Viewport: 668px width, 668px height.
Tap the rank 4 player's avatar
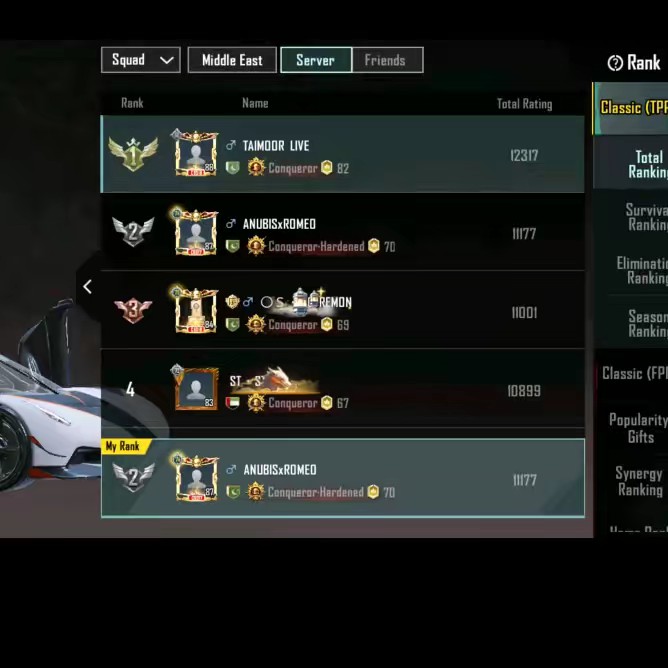pos(196,389)
